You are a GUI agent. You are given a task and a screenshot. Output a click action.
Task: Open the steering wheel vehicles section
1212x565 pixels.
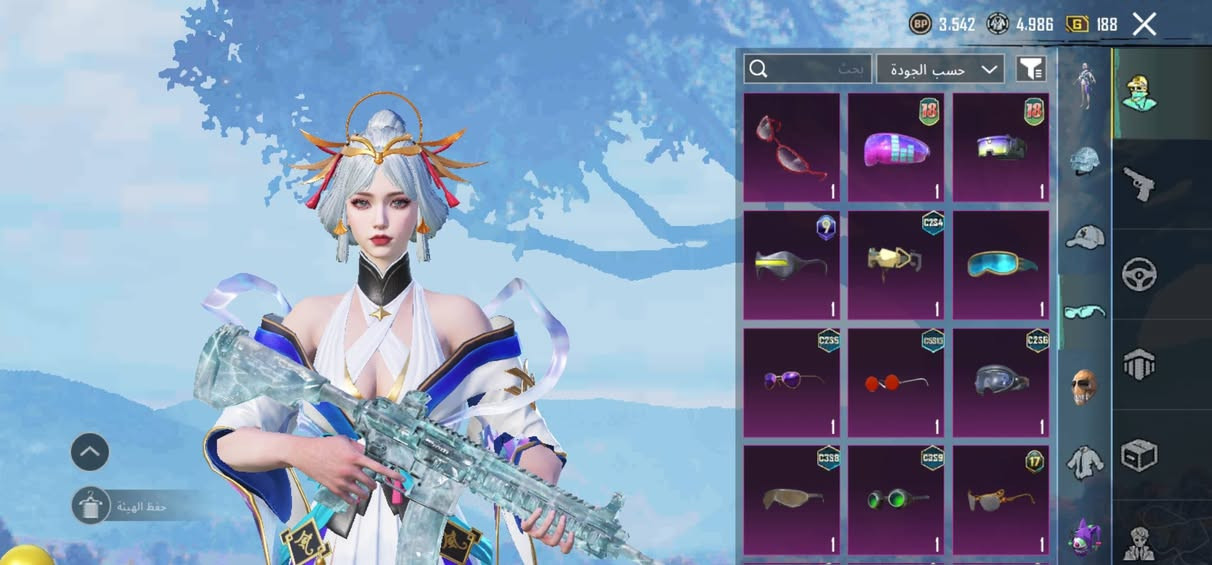[x=1139, y=274]
